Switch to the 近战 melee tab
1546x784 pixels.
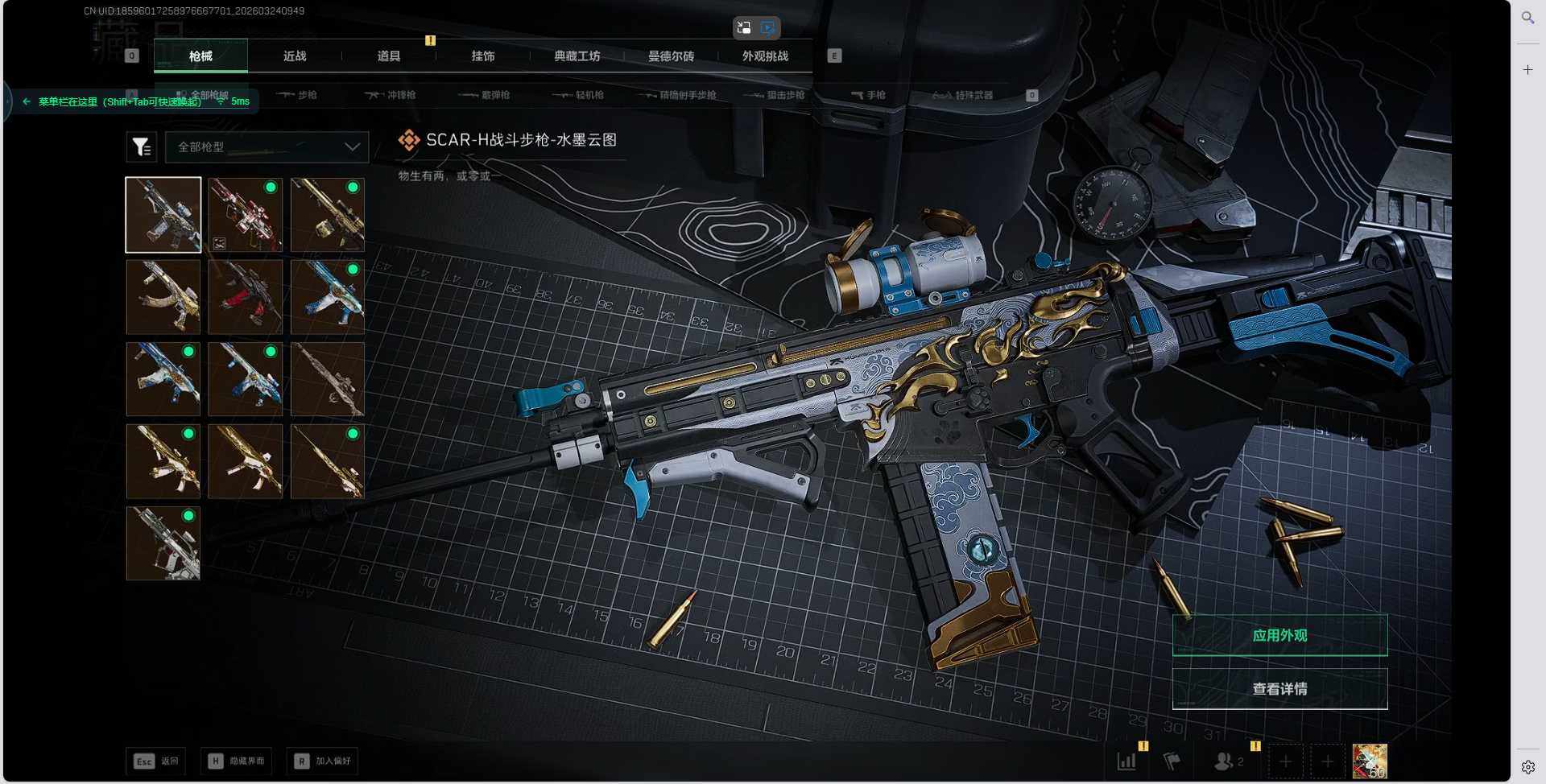click(295, 56)
